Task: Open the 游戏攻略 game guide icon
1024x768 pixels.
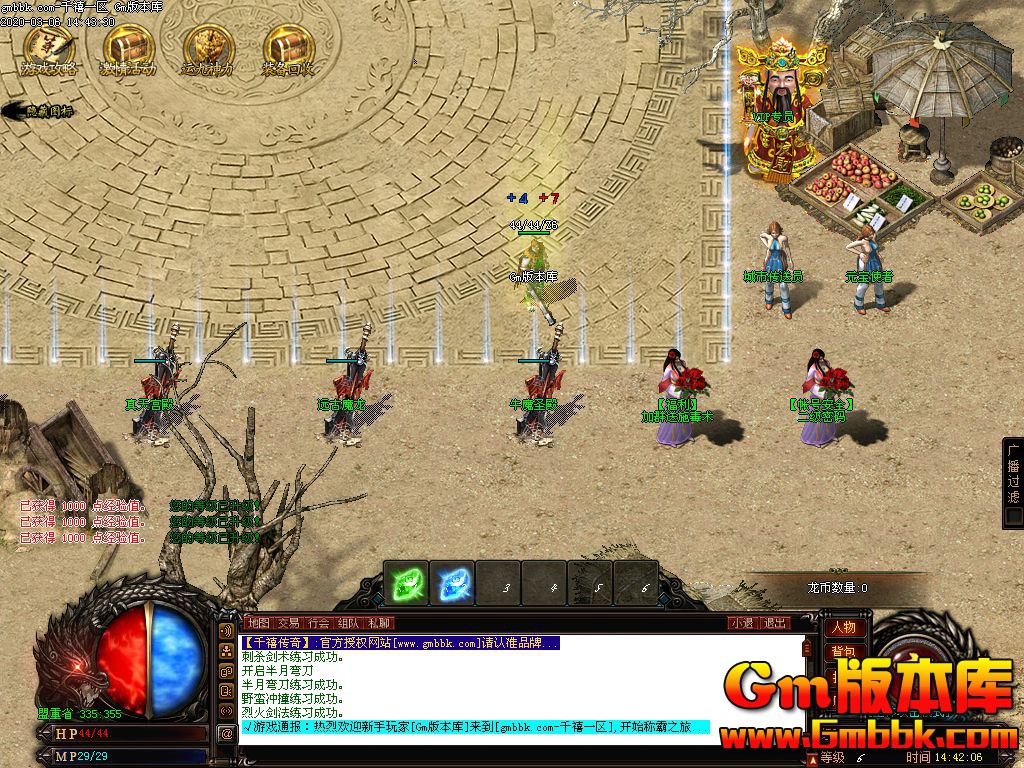Action: [47, 49]
